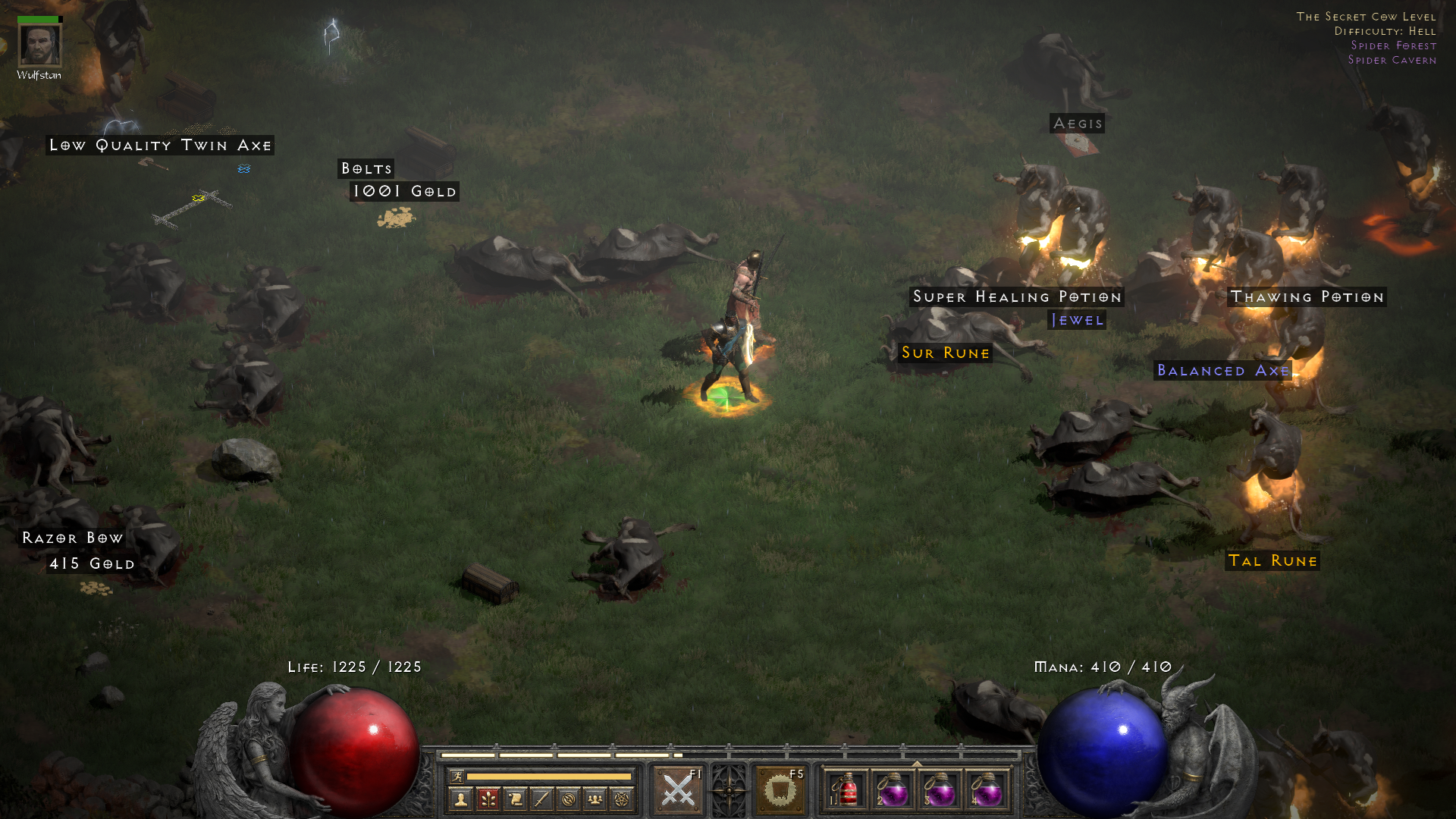Open the red-highlighted skill tree icon

pyautogui.click(x=488, y=799)
